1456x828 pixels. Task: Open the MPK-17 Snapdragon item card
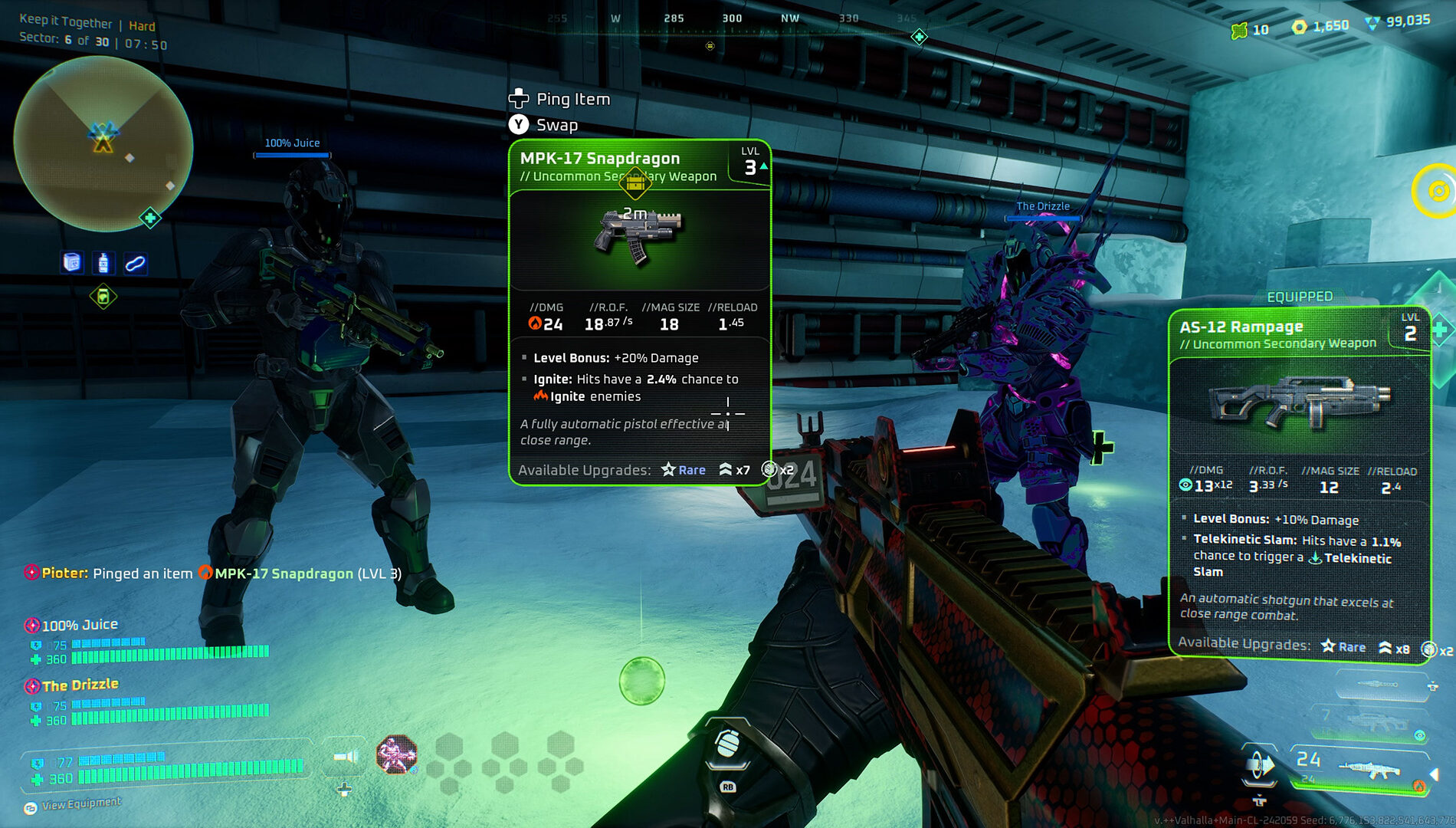coord(639,310)
